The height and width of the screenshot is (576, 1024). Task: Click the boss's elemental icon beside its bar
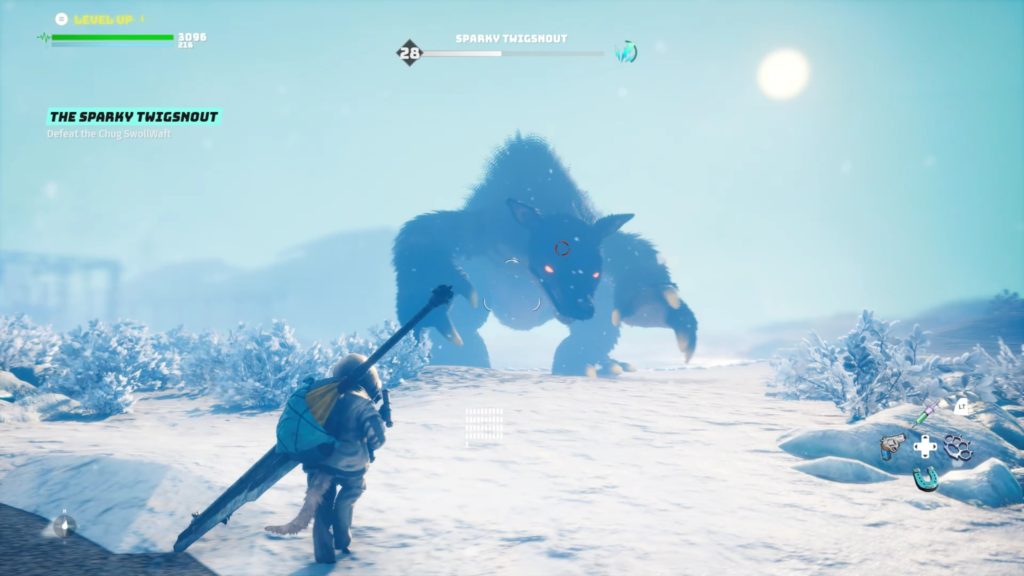(626, 52)
